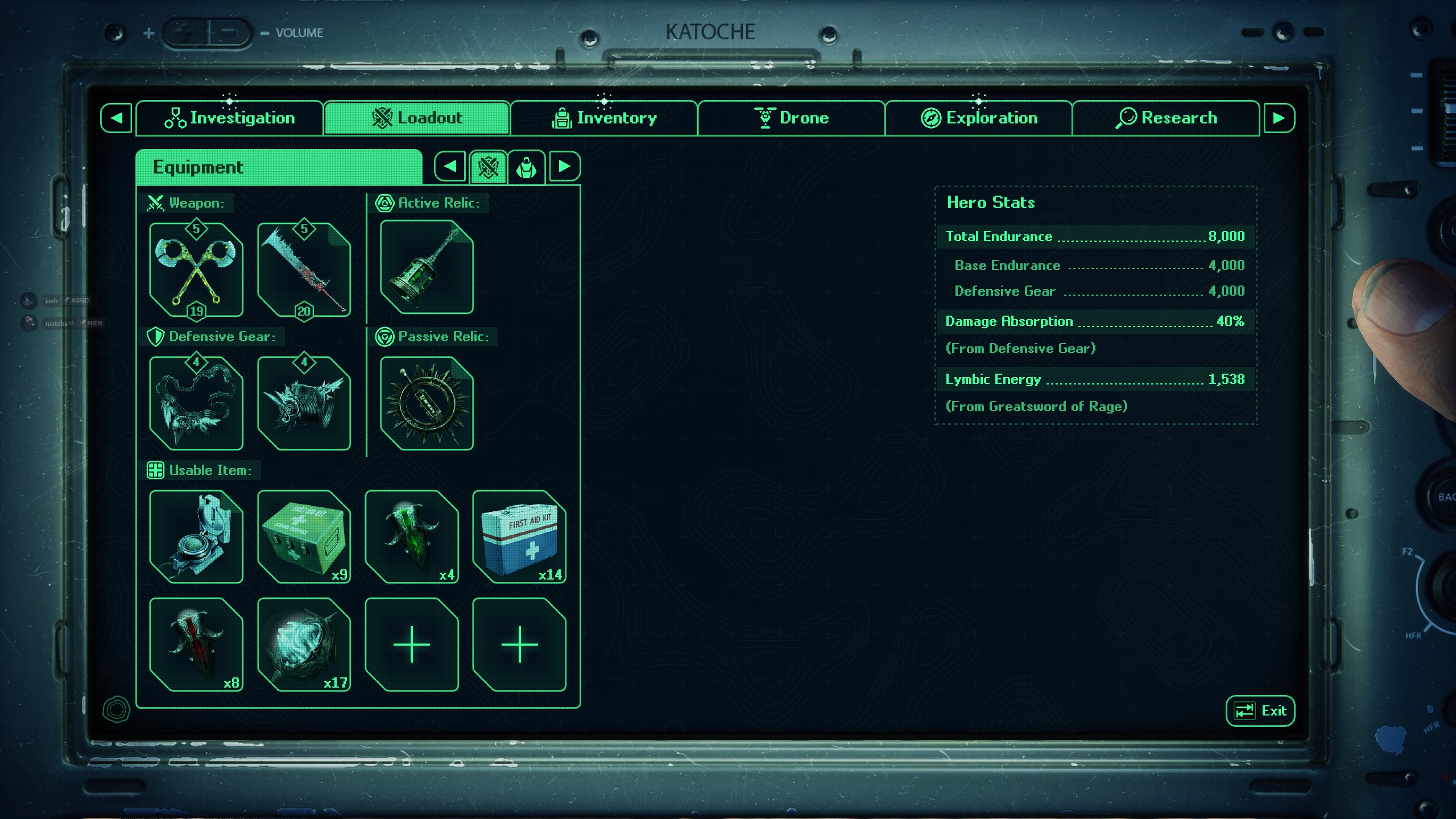Select the spiked gauntlet defensive gear
1456x819 pixels.
[304, 403]
